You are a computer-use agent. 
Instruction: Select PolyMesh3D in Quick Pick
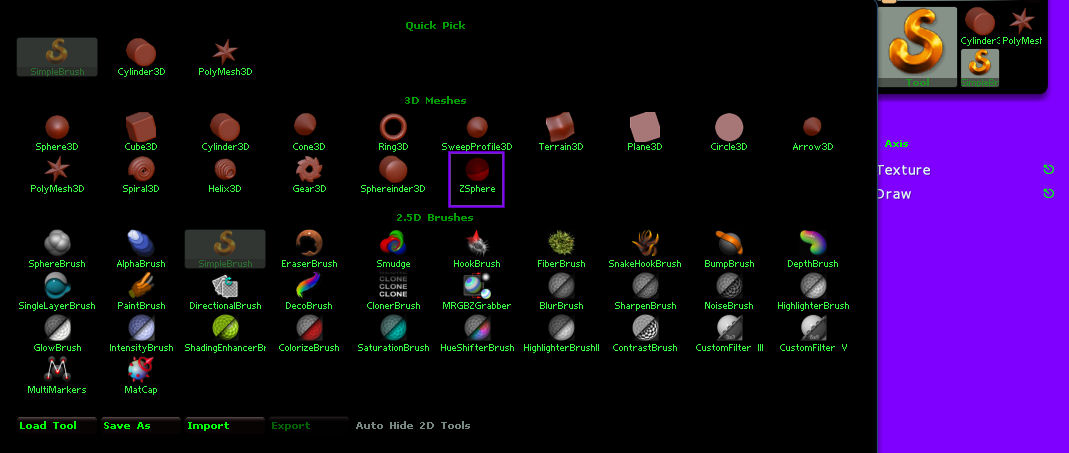[225, 57]
